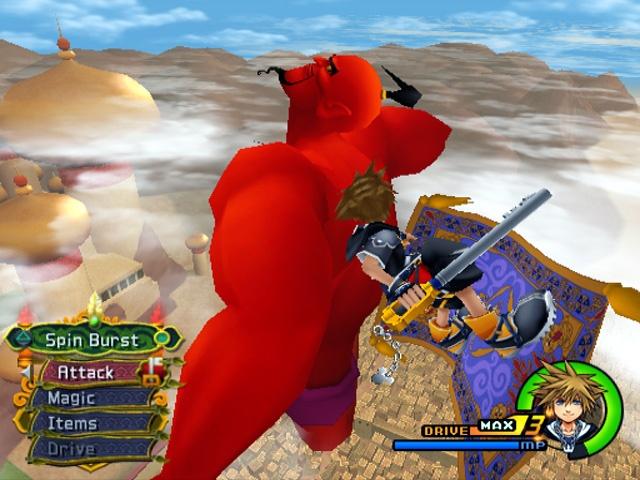Select the Attack command
Image resolution: width=640 pixels, height=480 pixels.
[x=86, y=373]
